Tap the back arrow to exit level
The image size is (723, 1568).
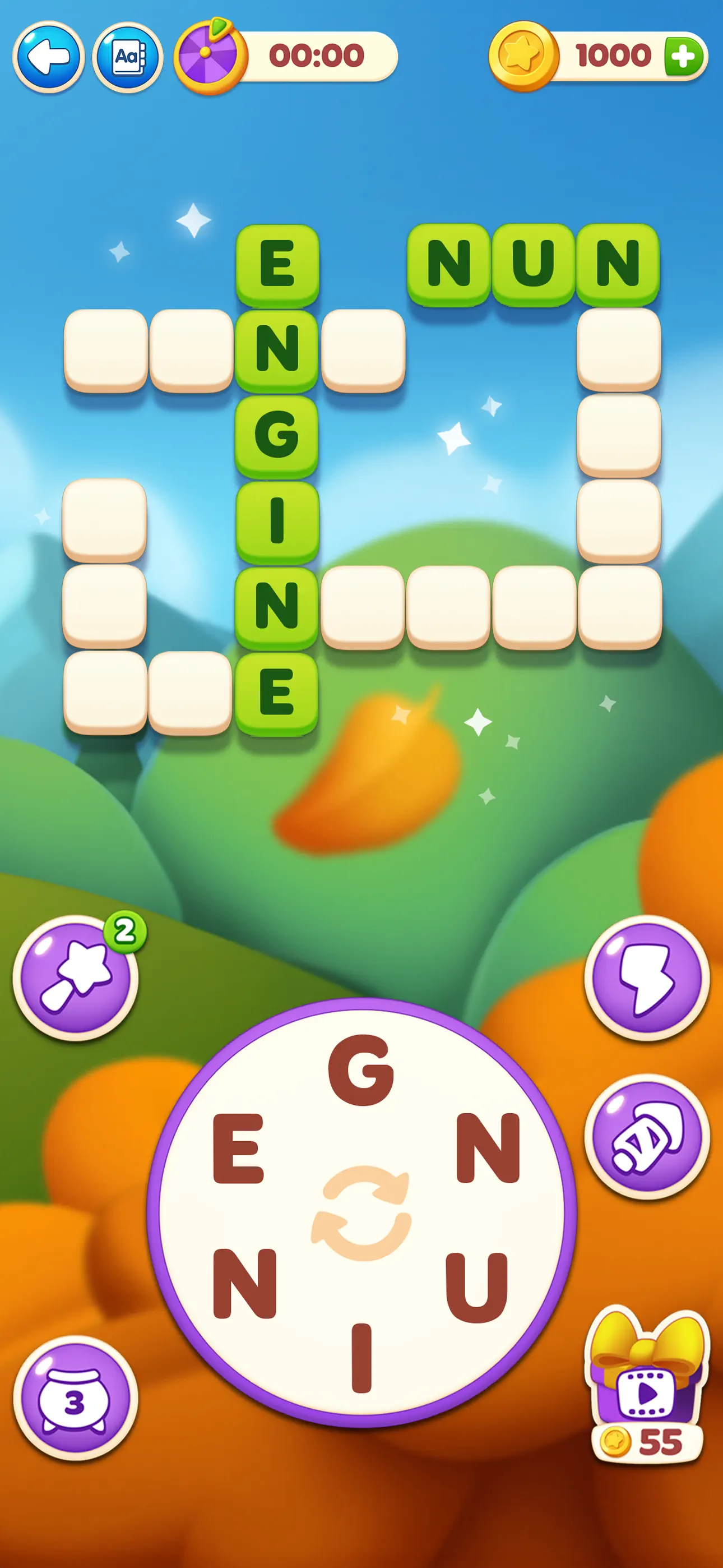[x=49, y=56]
